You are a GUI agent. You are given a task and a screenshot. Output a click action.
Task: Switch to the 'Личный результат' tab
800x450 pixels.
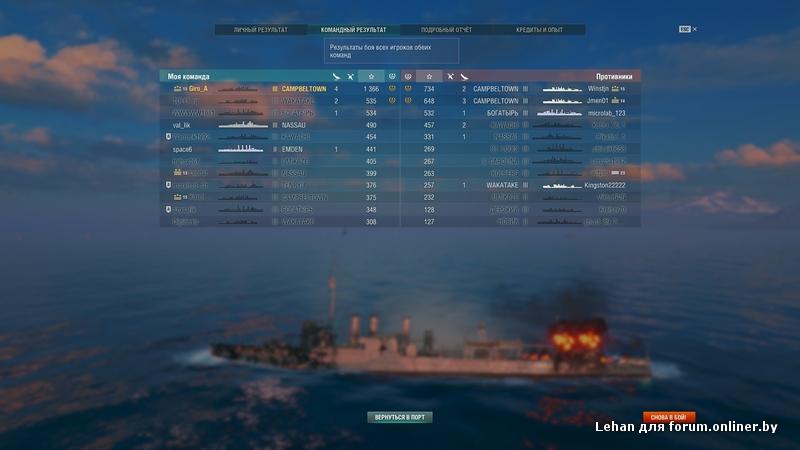pyautogui.click(x=260, y=30)
